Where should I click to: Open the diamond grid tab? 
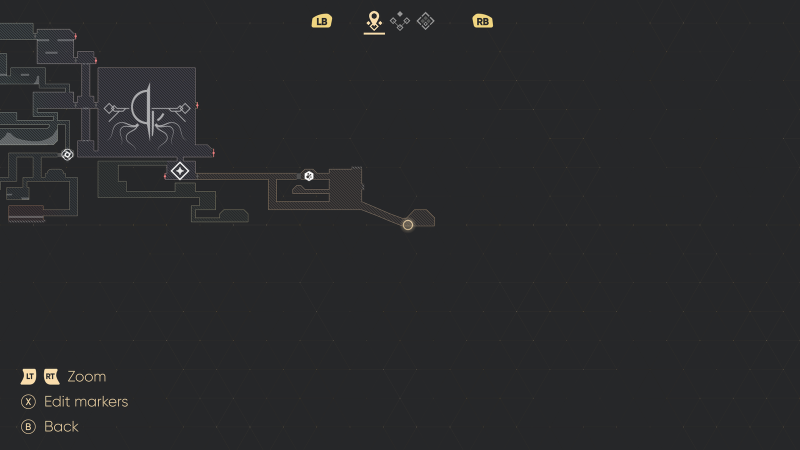pyautogui.click(x=425, y=20)
